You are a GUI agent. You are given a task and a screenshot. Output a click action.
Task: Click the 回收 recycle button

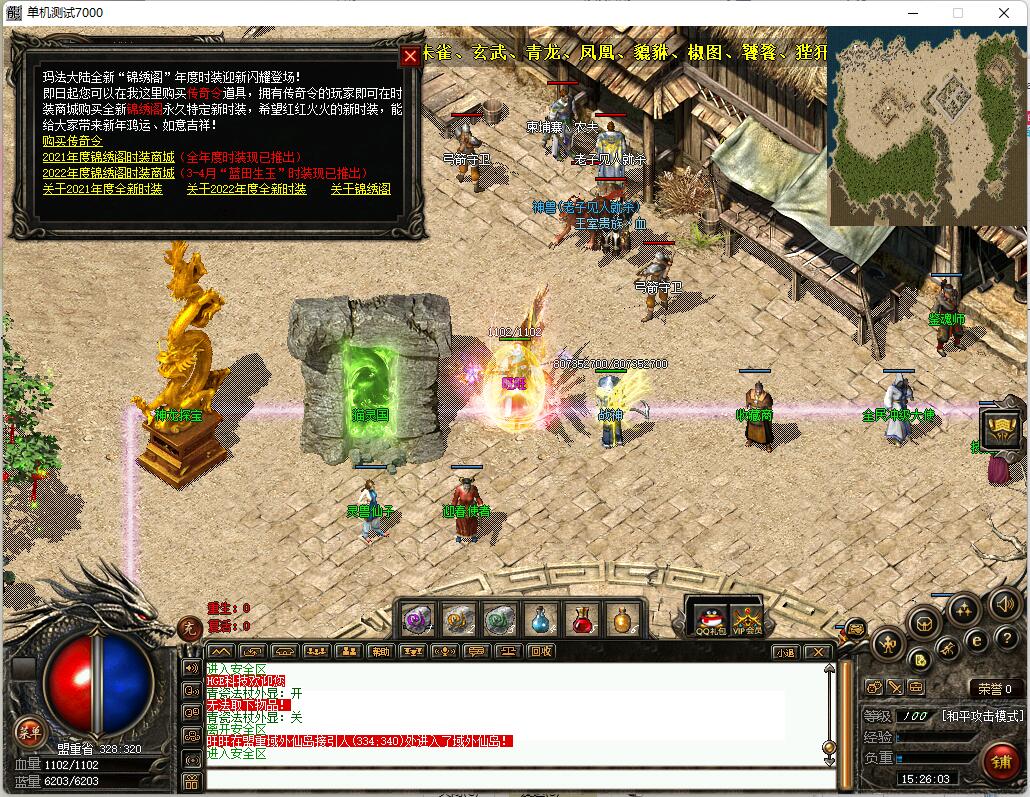541,651
